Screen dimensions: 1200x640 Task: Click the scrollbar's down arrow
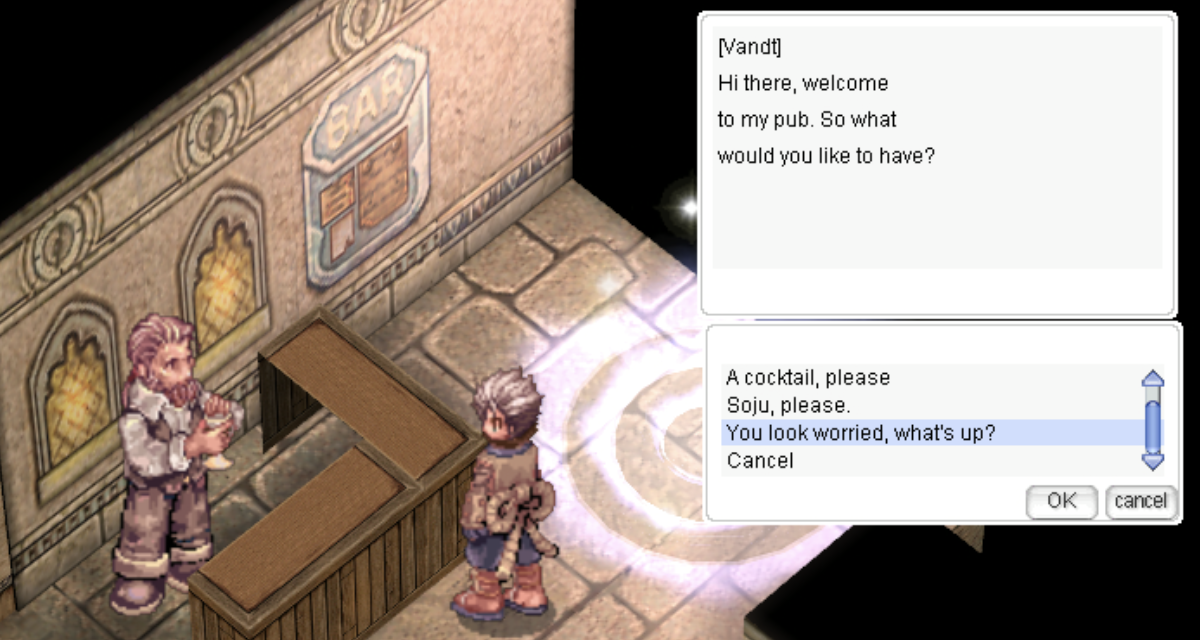click(x=1153, y=461)
